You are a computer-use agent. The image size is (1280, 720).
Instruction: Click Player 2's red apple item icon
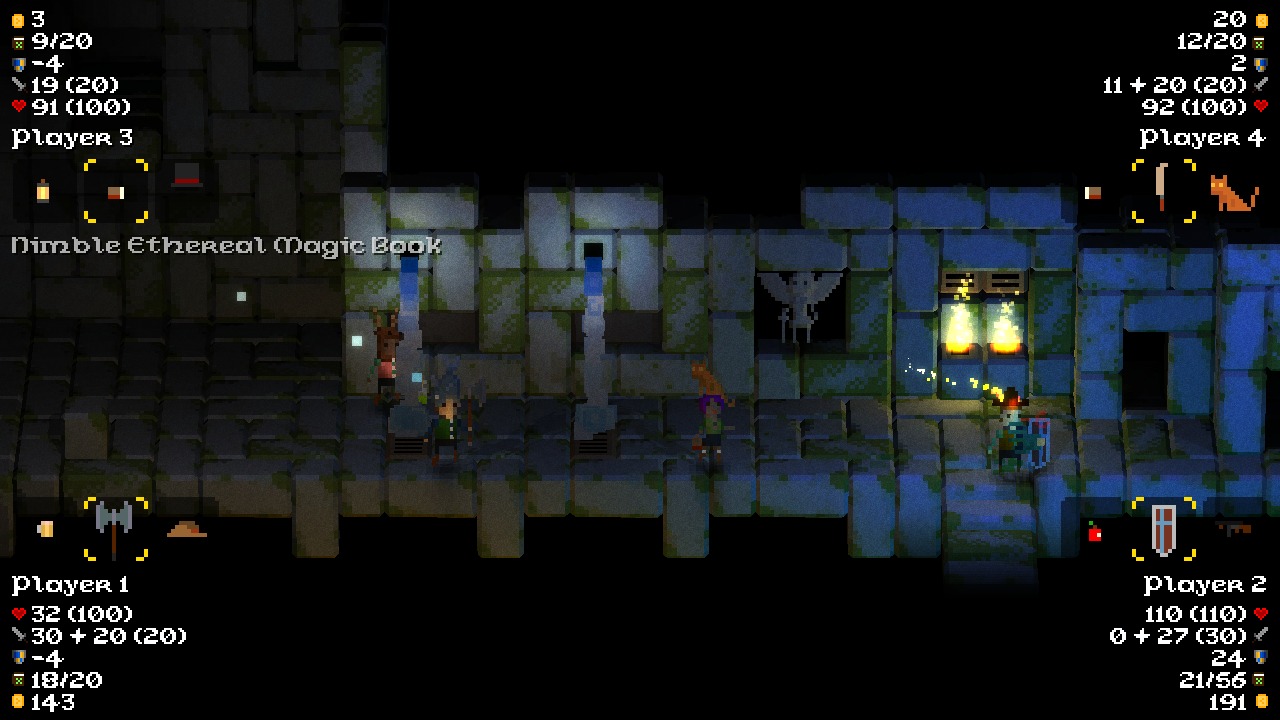pyautogui.click(x=1094, y=533)
